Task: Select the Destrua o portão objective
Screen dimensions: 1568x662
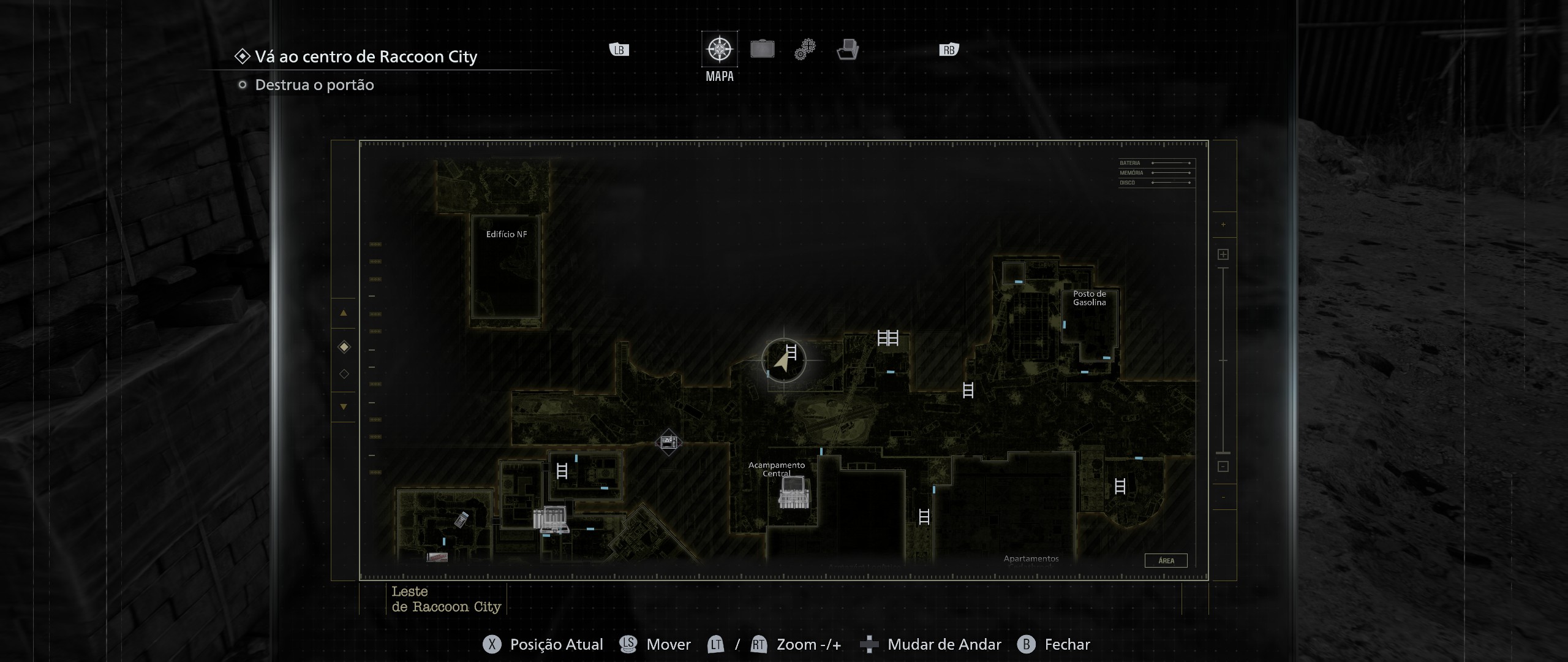Action: point(314,85)
